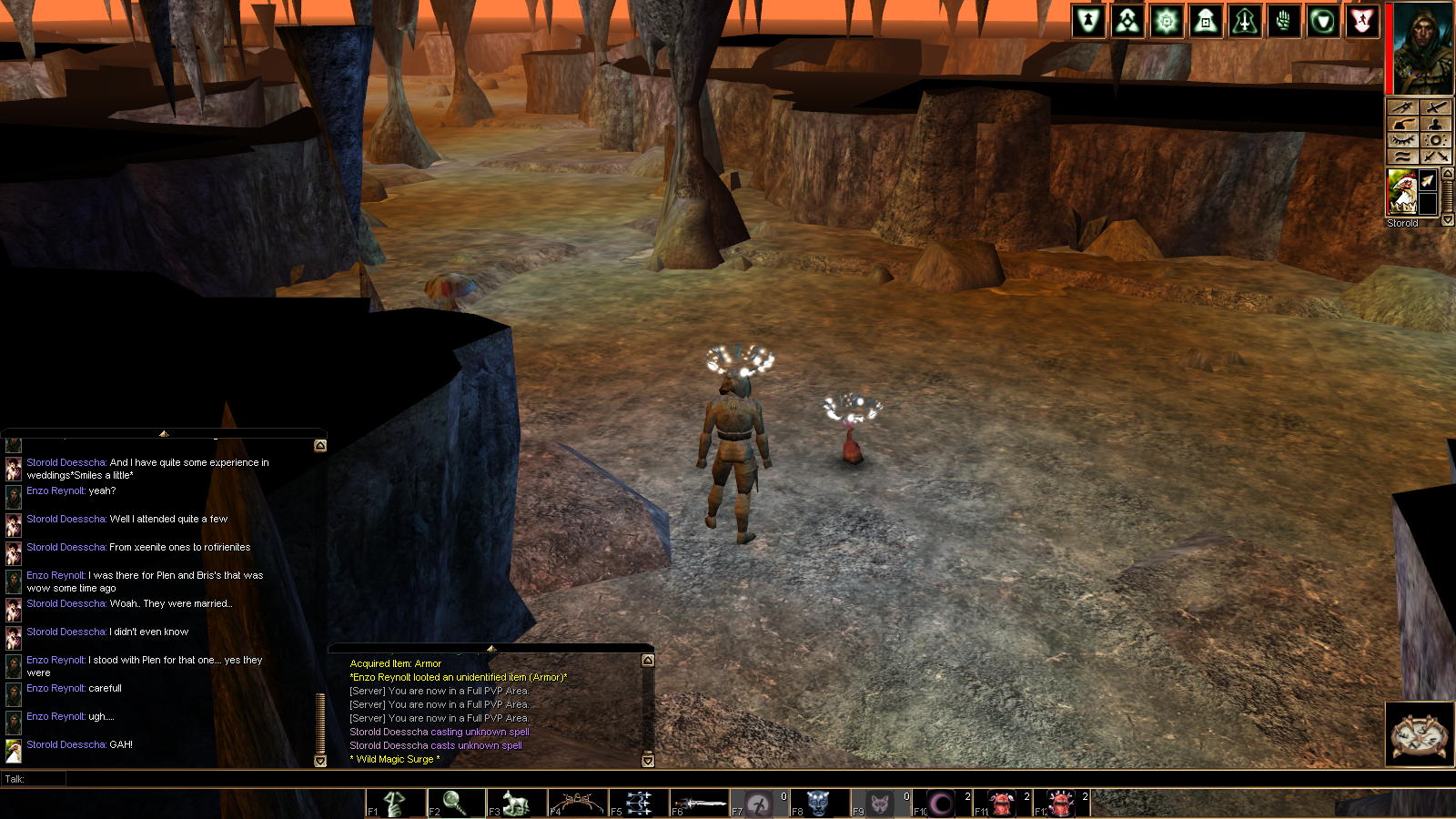Click the compass in the corner
This screenshot has height=819, width=1456.
pyautogui.click(x=1420, y=734)
